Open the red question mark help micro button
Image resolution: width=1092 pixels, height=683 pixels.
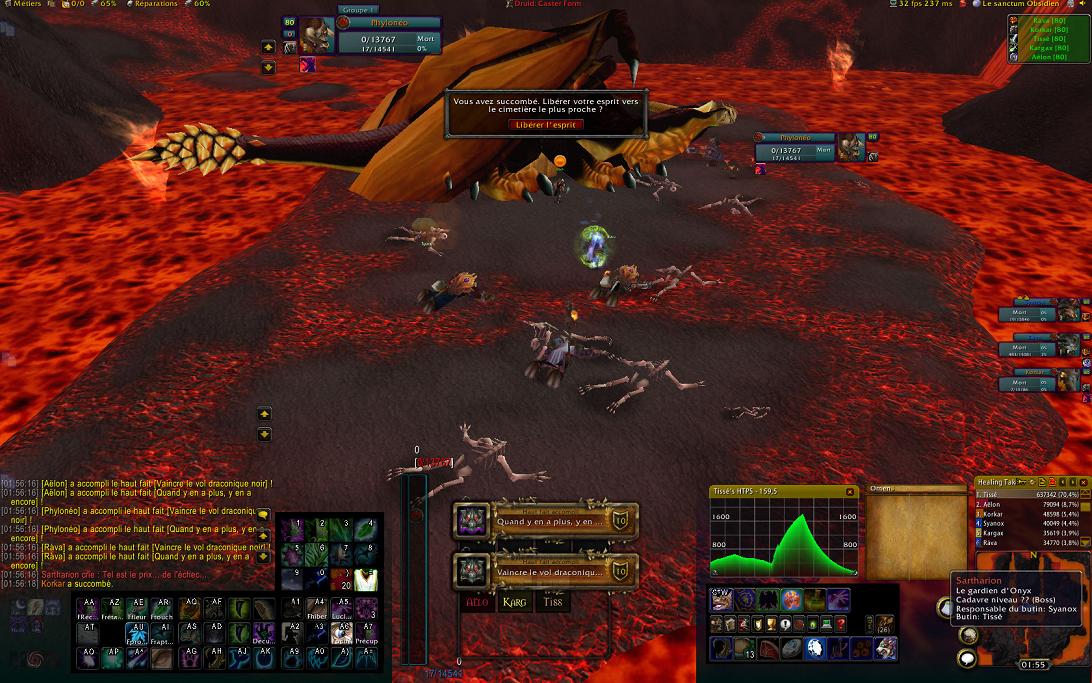click(840, 624)
